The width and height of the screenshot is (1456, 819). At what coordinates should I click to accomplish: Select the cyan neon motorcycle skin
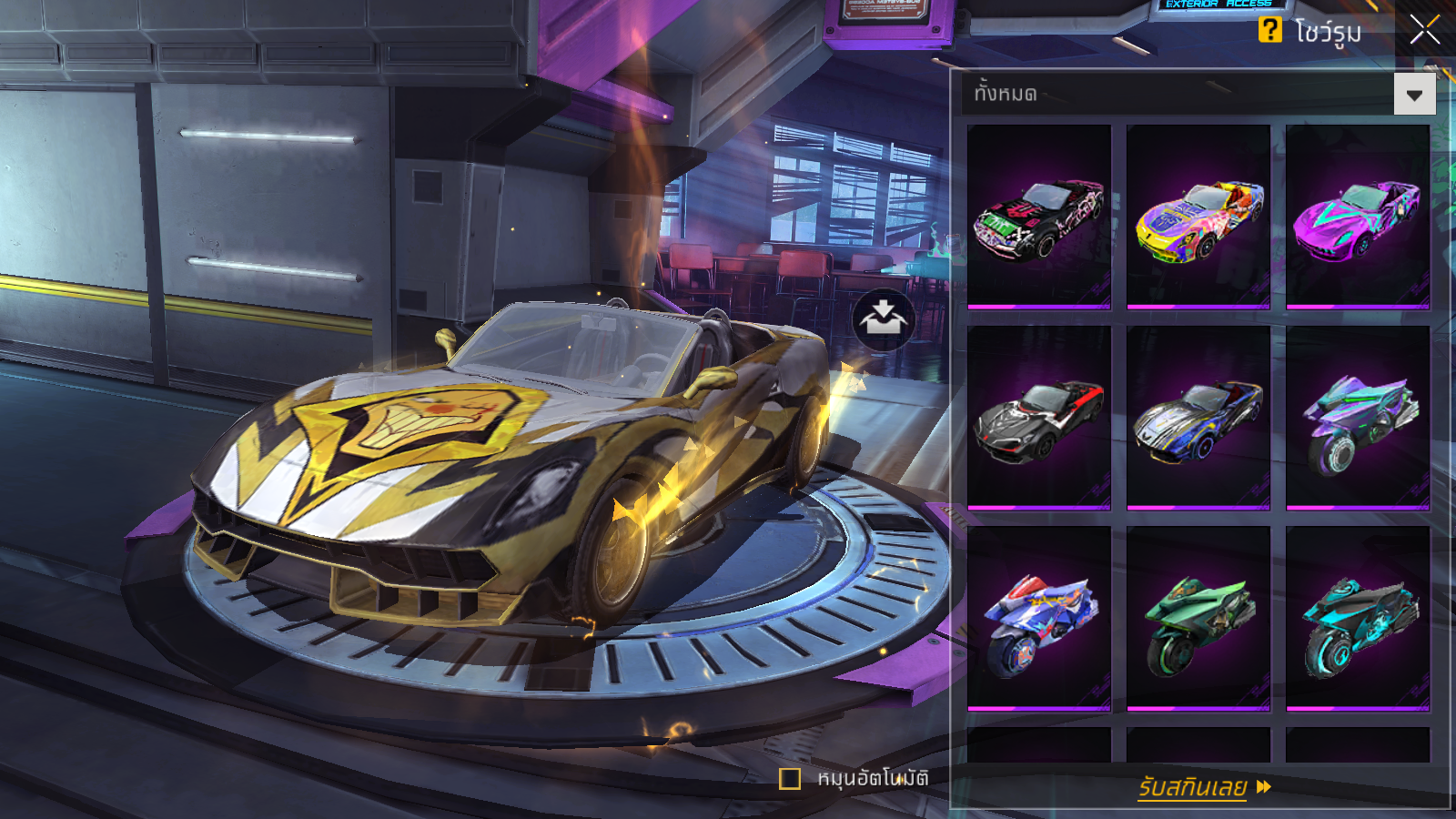tap(1358, 618)
